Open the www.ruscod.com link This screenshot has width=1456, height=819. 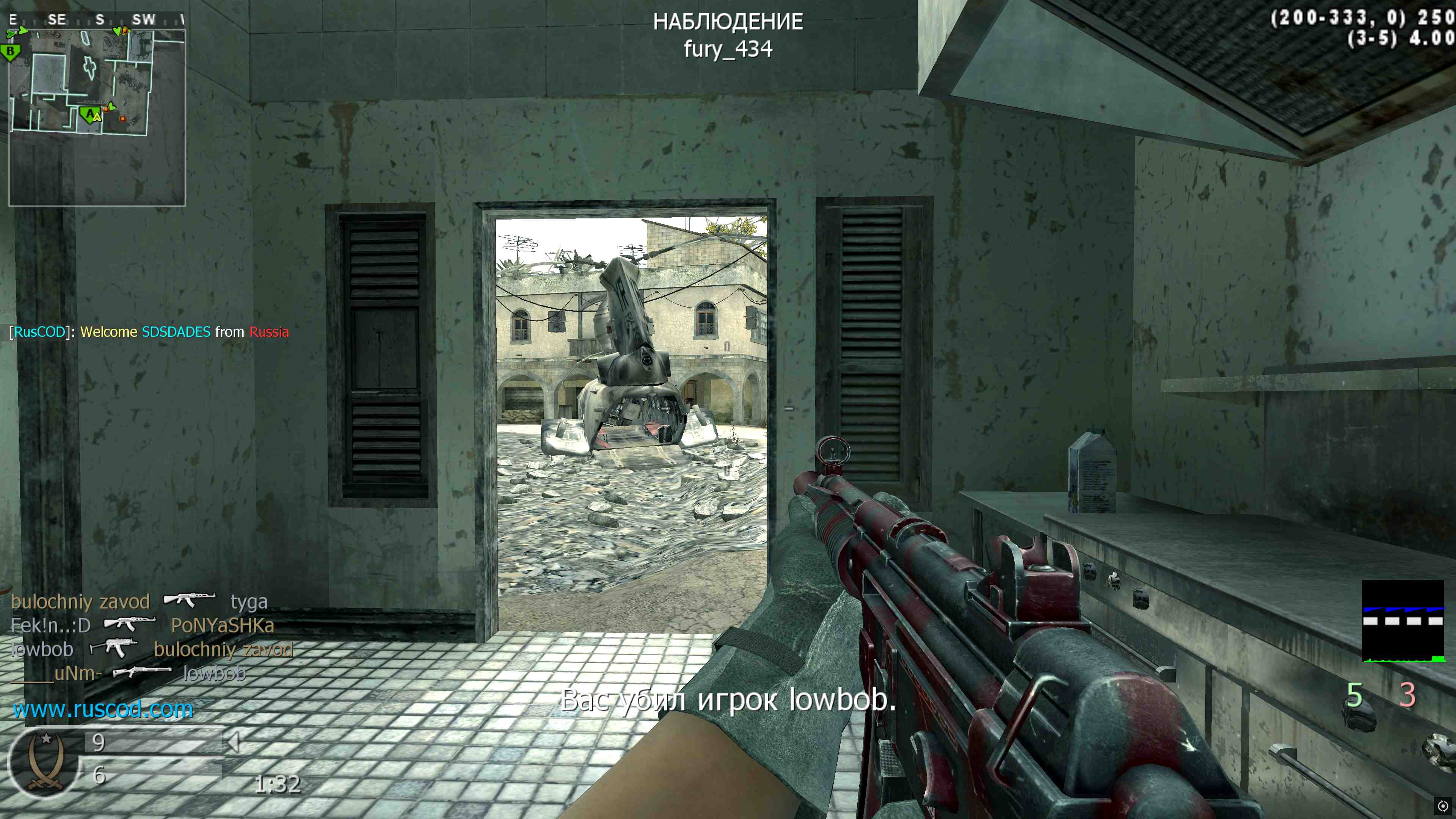click(x=103, y=709)
